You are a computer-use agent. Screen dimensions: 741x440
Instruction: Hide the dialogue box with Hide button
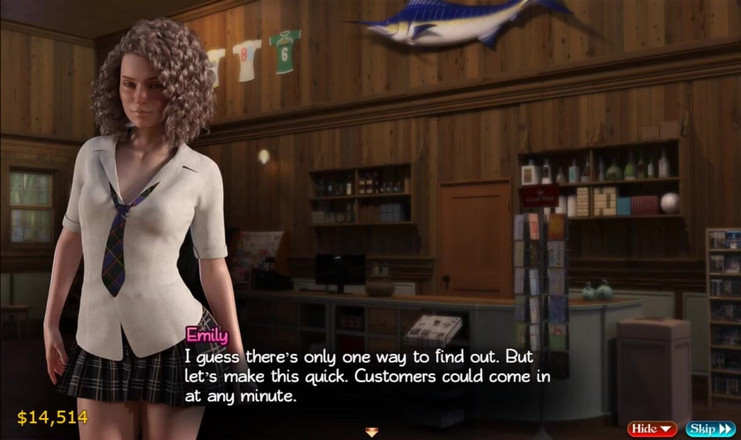click(x=651, y=429)
